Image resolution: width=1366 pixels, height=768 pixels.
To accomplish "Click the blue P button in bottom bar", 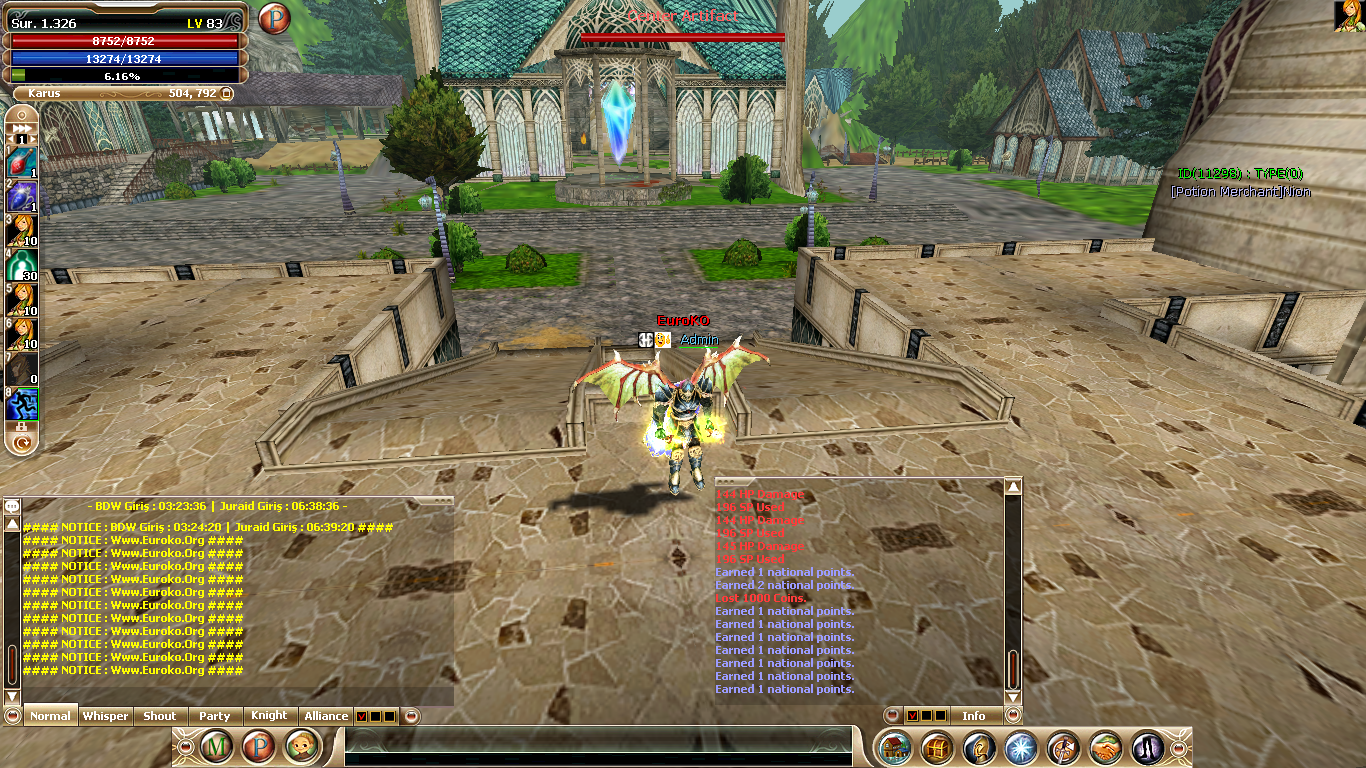I will pyautogui.click(x=257, y=747).
